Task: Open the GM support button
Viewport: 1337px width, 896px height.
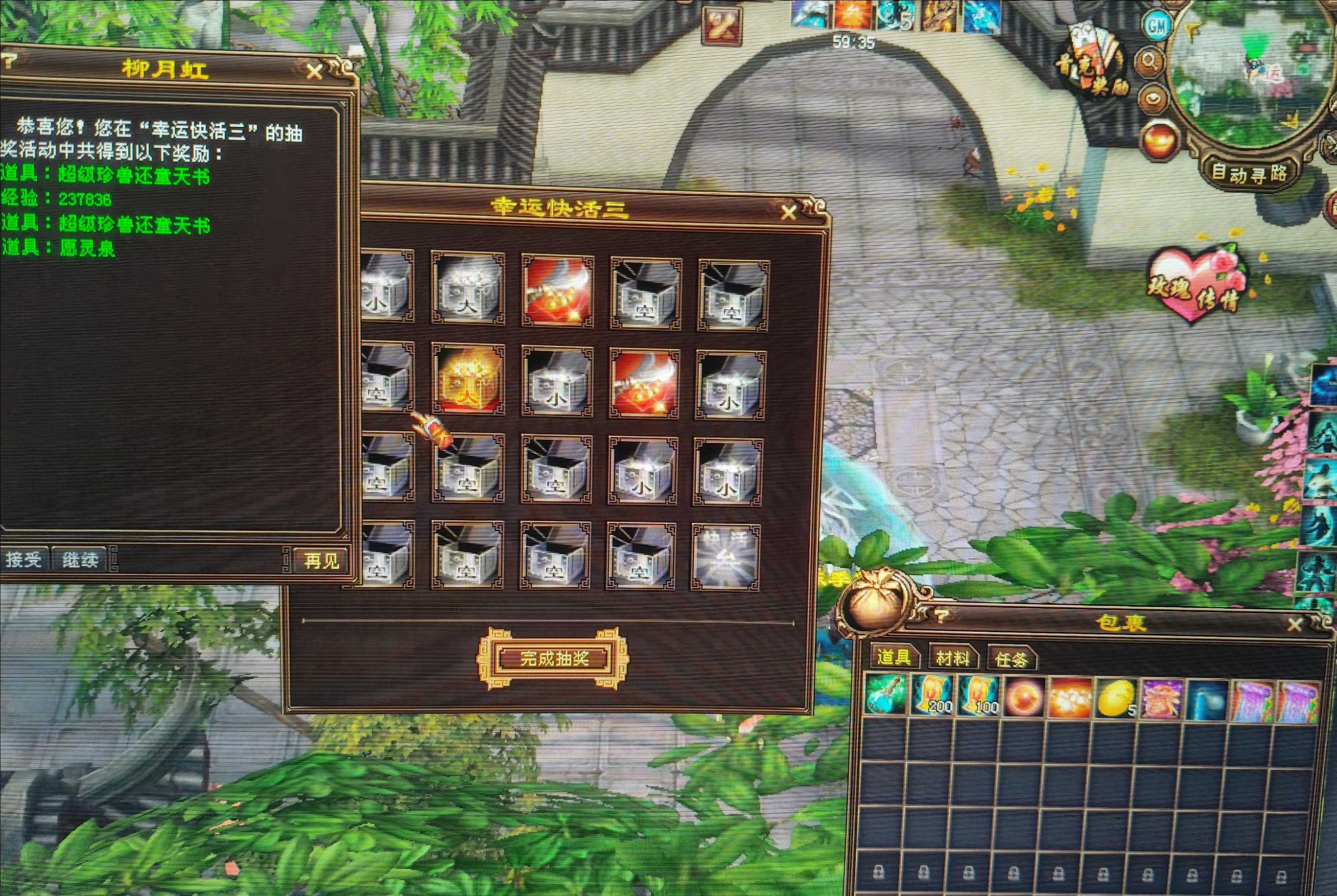Action: (1156, 27)
